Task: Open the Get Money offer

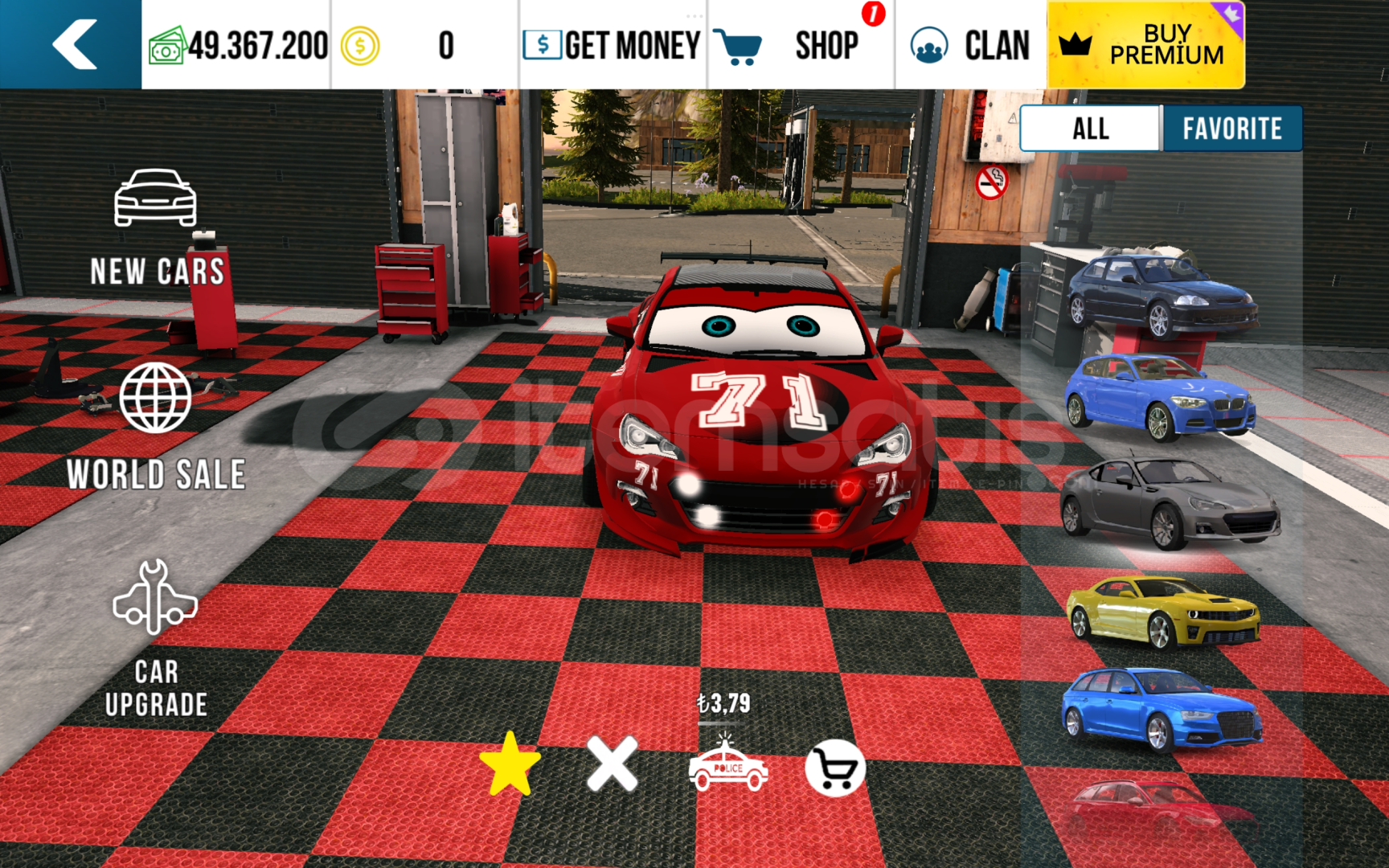Action: 613,45
